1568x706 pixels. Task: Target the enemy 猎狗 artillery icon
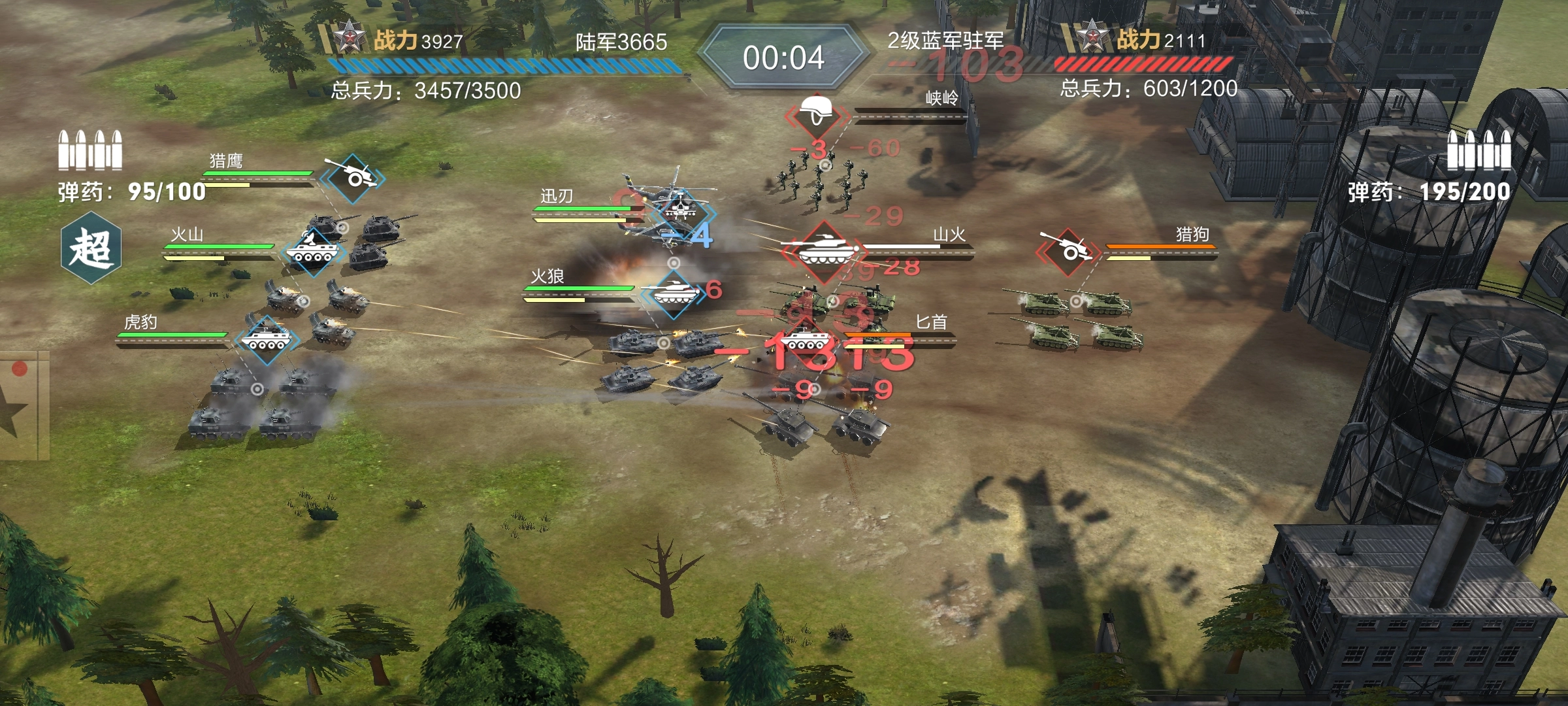[1067, 250]
